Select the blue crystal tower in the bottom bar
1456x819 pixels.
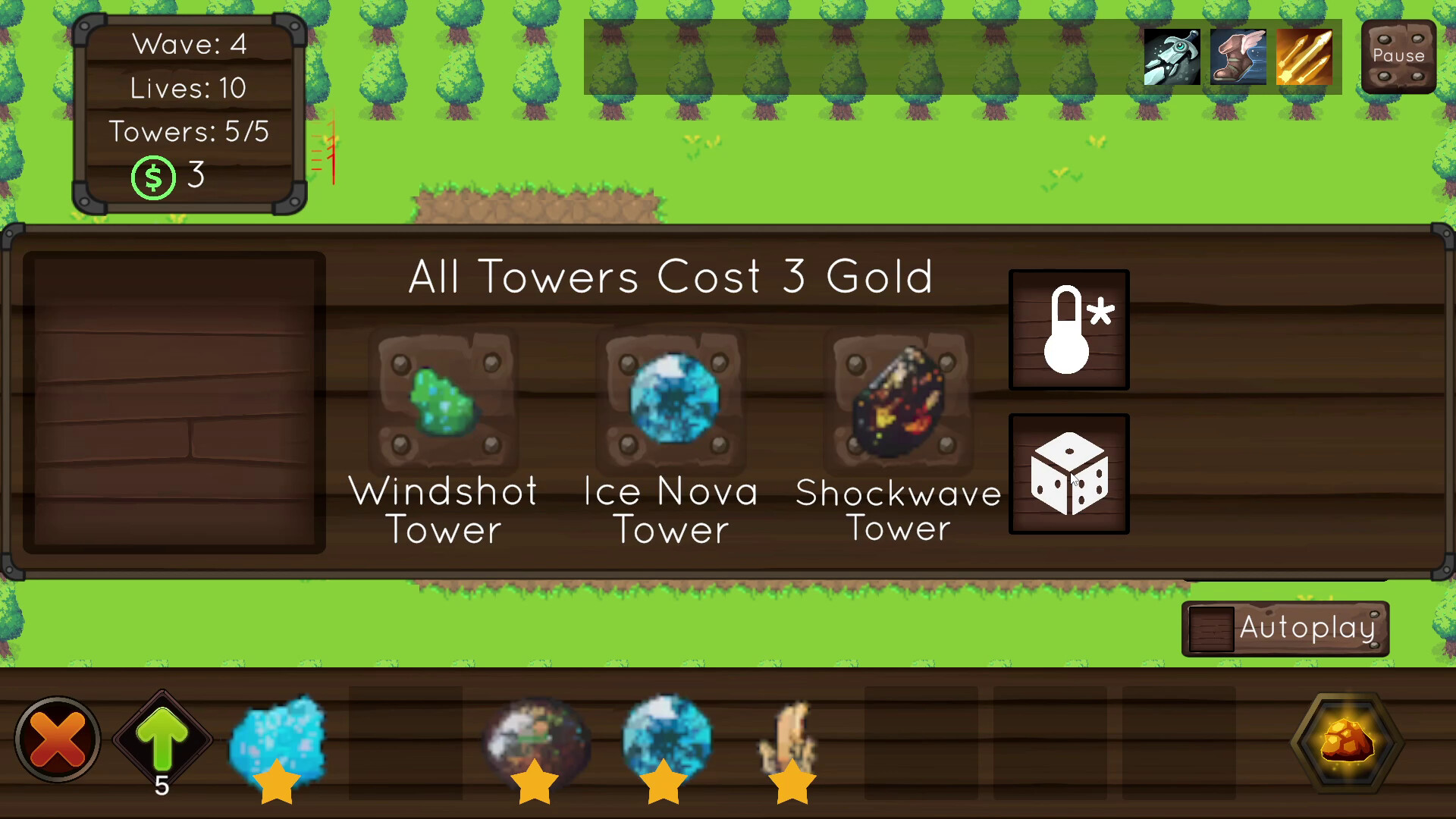coord(278,739)
